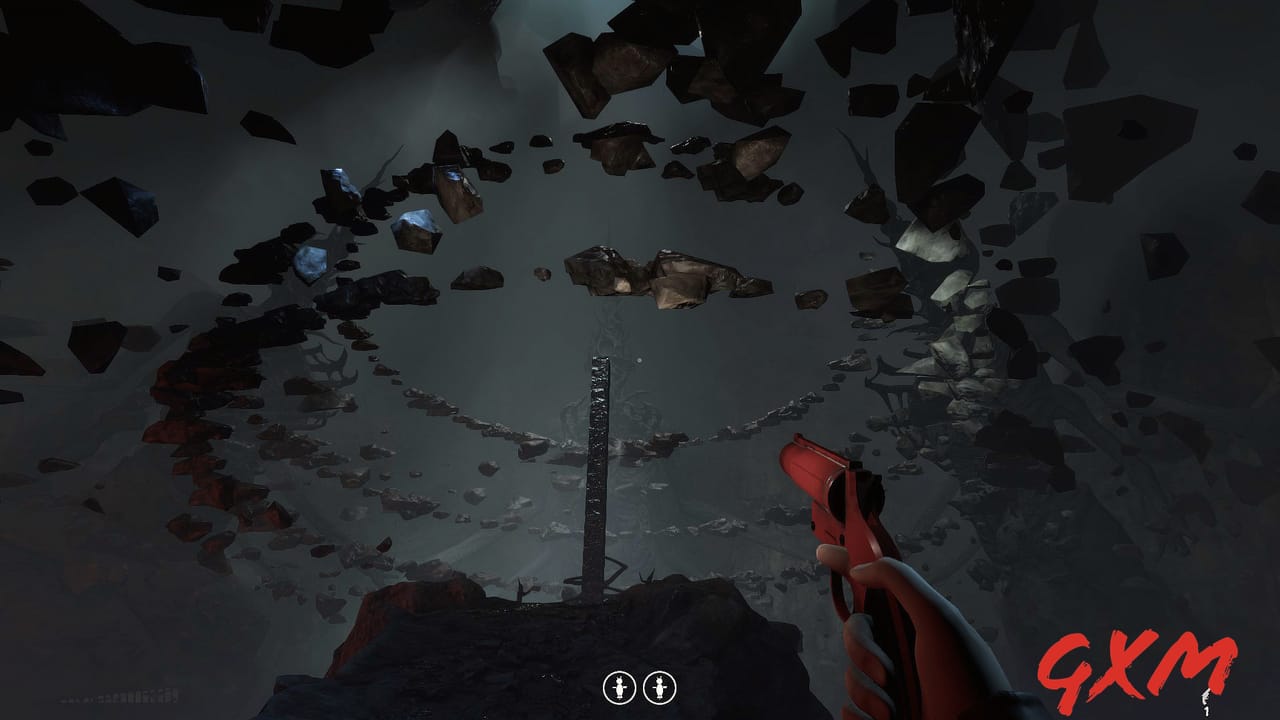The height and width of the screenshot is (720, 1280).
Task: Select the left enemy counter figure icon
Action: 620,687
